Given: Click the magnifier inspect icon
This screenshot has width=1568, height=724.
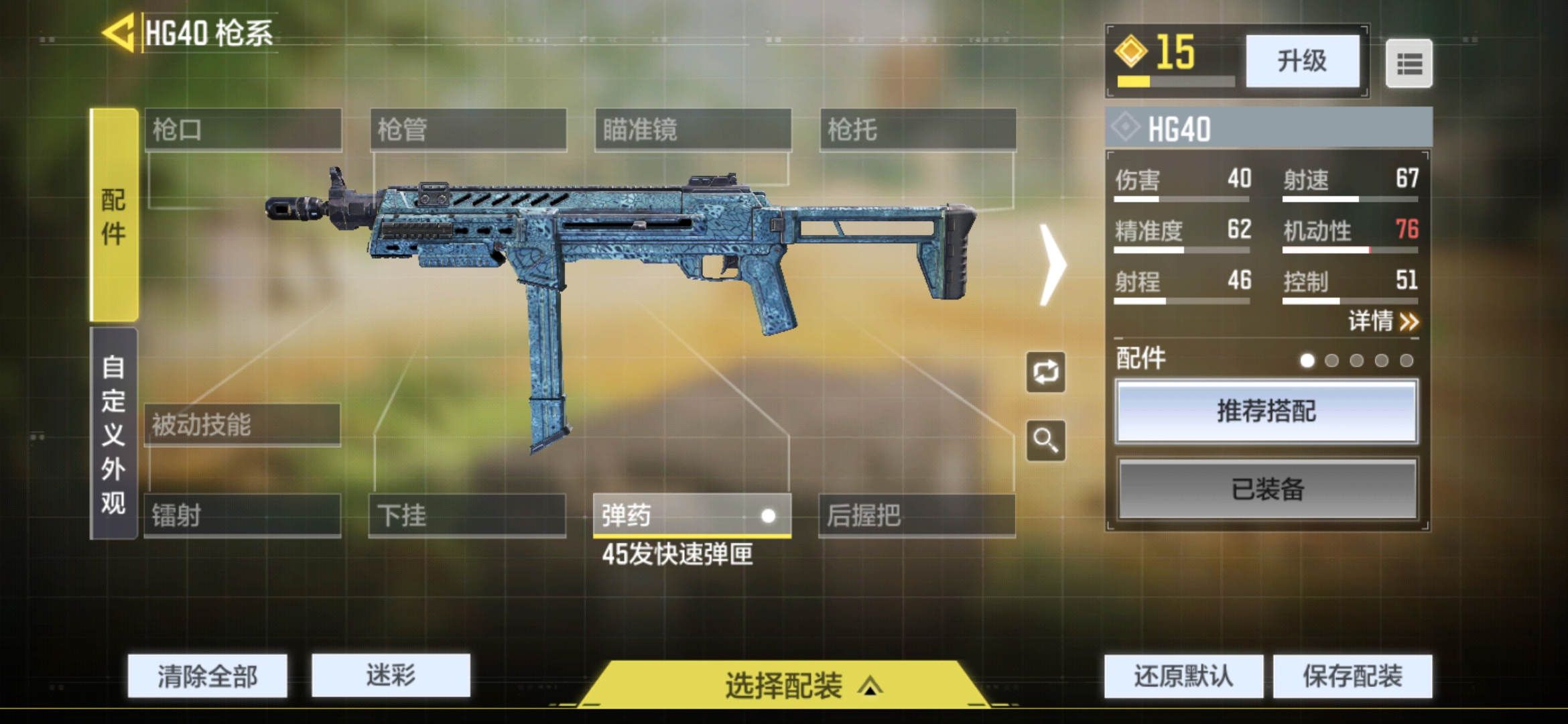Looking at the screenshot, I should tap(1045, 440).
